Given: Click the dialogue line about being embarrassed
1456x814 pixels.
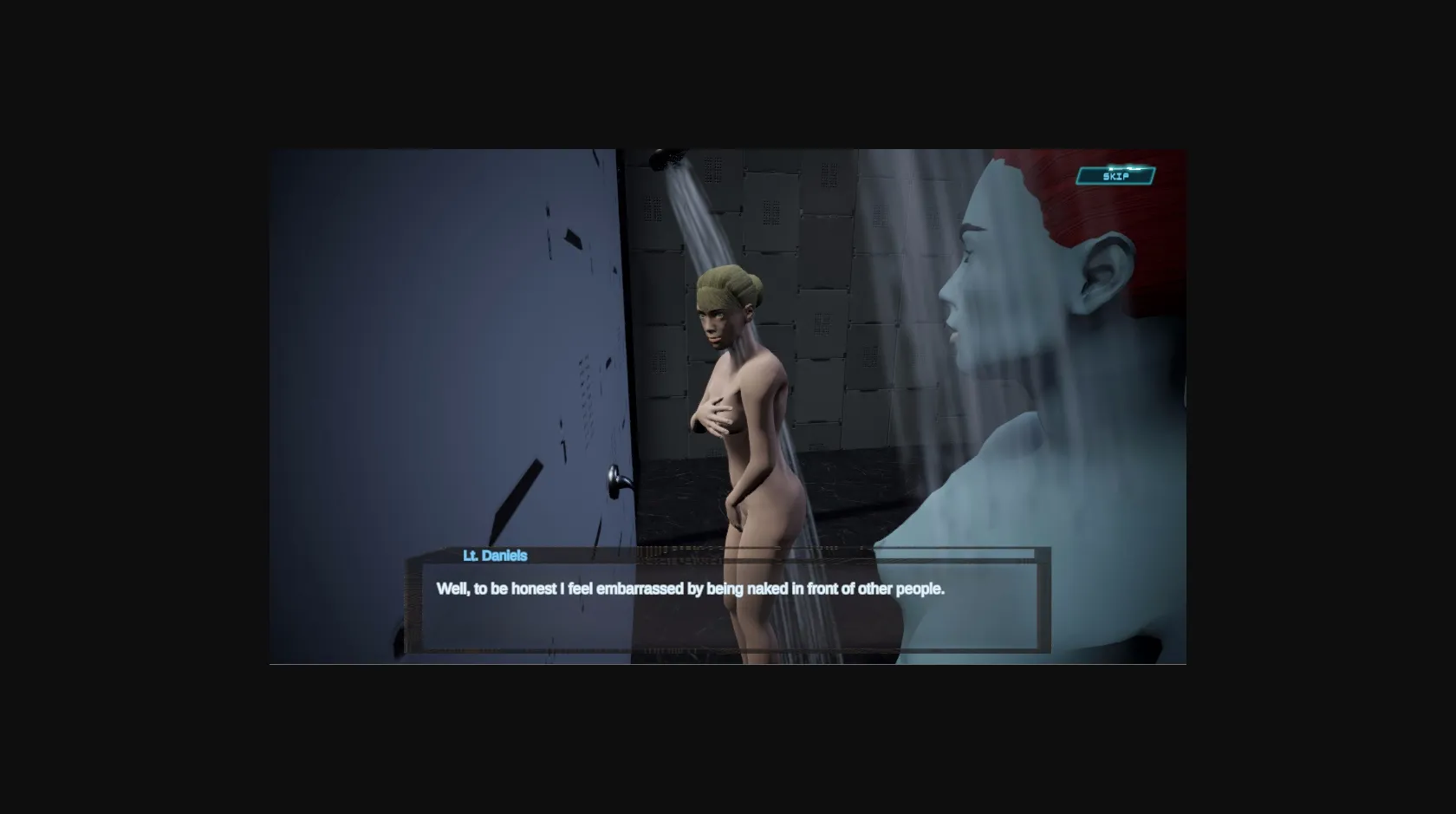Looking at the screenshot, I should [691, 587].
